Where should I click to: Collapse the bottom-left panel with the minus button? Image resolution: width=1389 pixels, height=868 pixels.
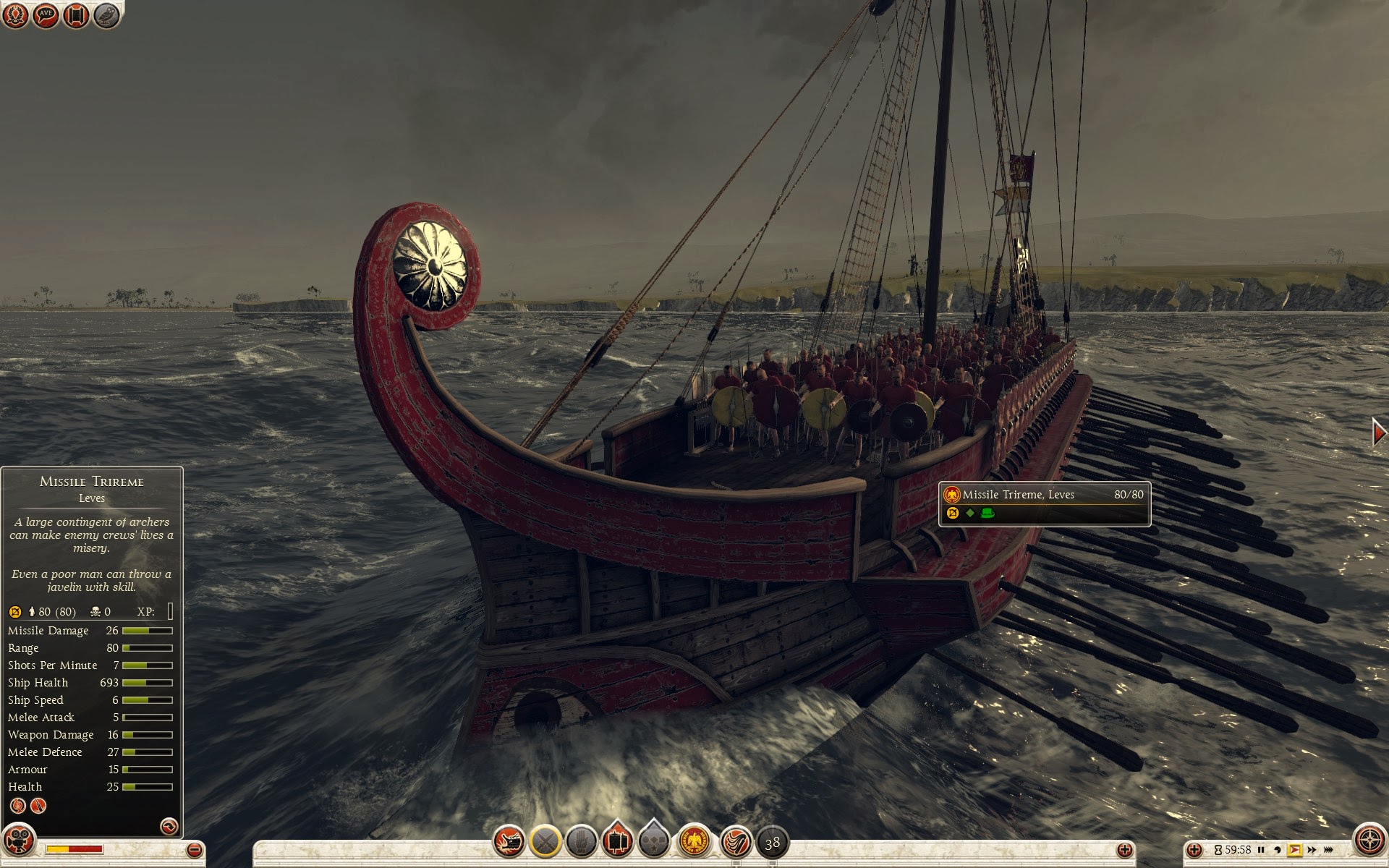[x=194, y=850]
